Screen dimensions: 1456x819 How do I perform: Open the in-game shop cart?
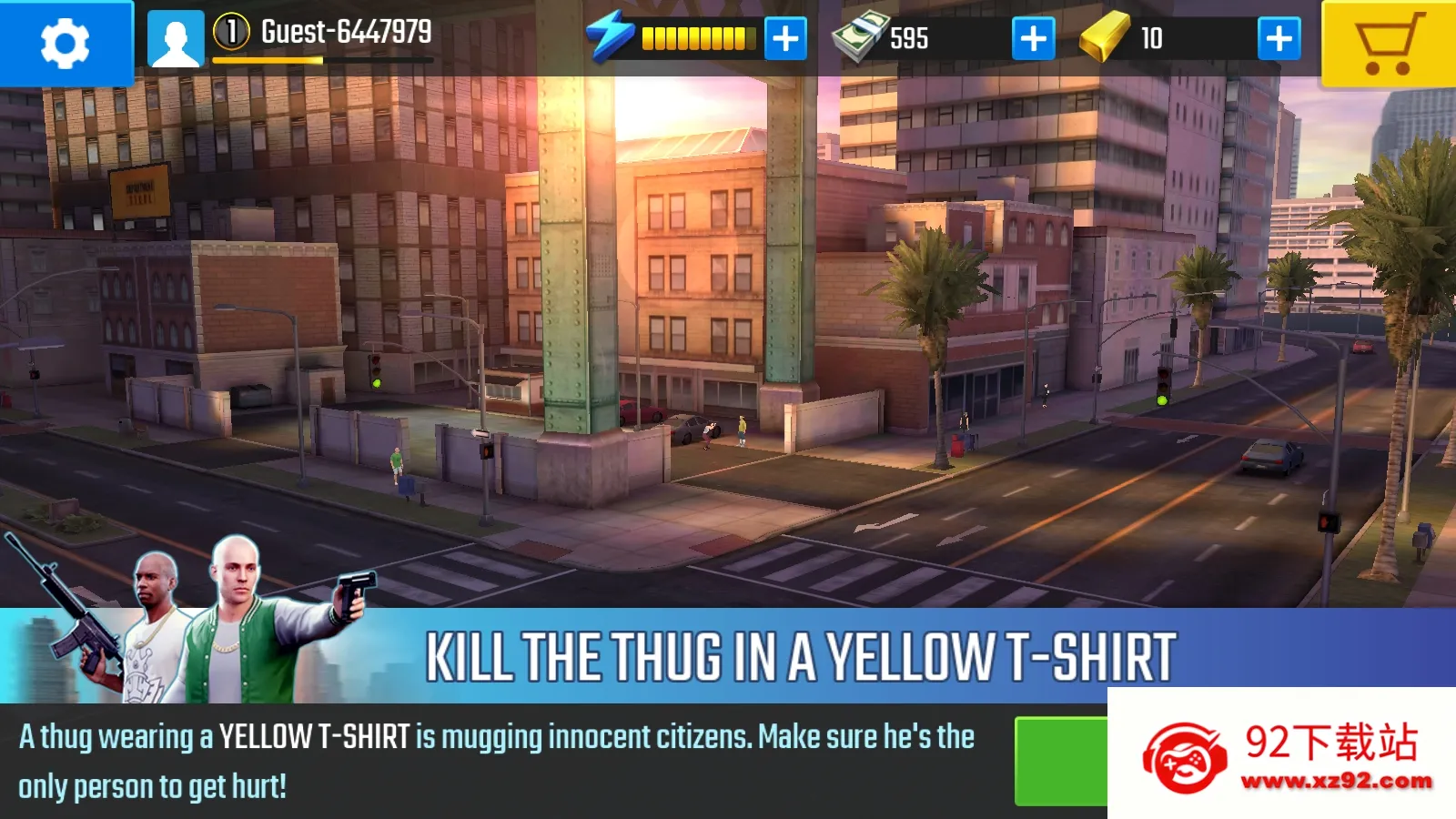[1390, 40]
